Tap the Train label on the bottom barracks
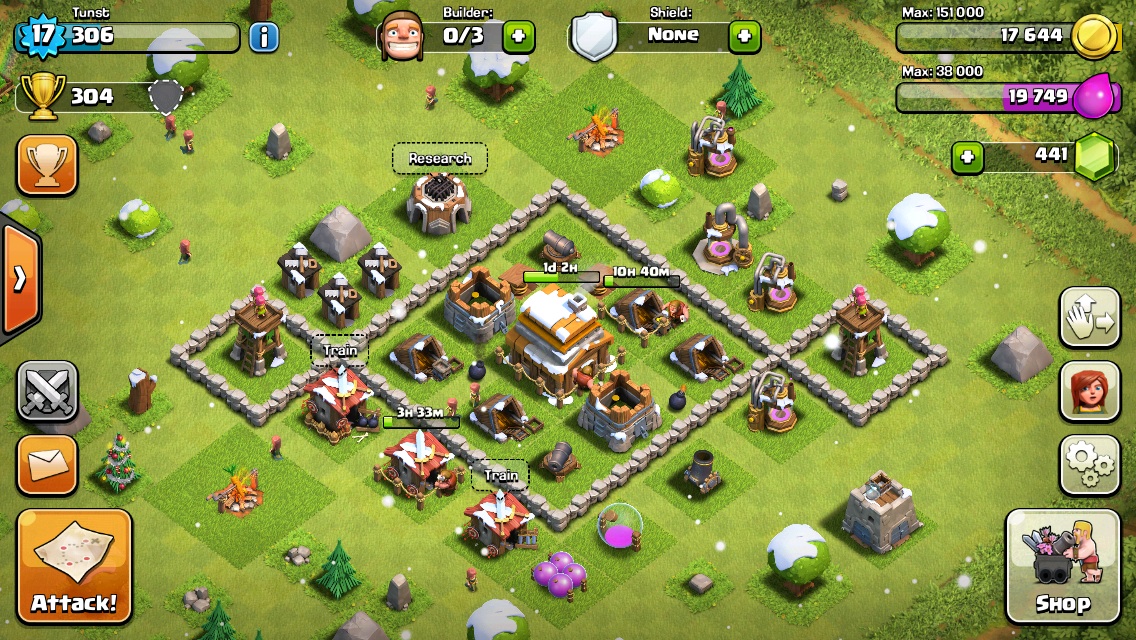Image resolution: width=1136 pixels, height=640 pixels. click(500, 475)
